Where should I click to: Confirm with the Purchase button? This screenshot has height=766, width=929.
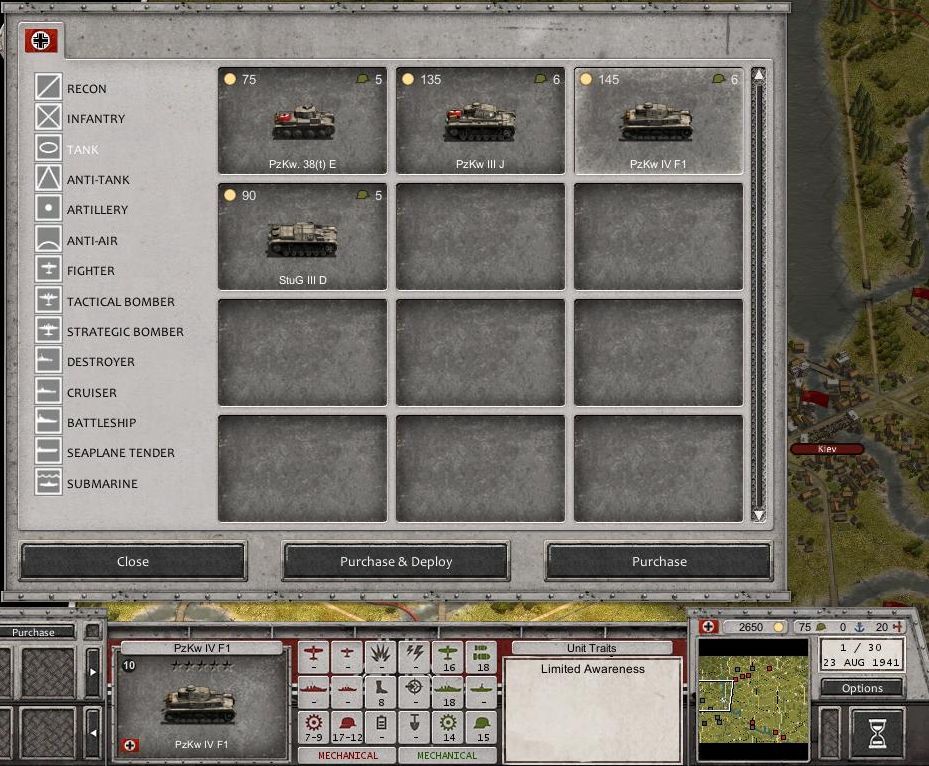point(659,561)
